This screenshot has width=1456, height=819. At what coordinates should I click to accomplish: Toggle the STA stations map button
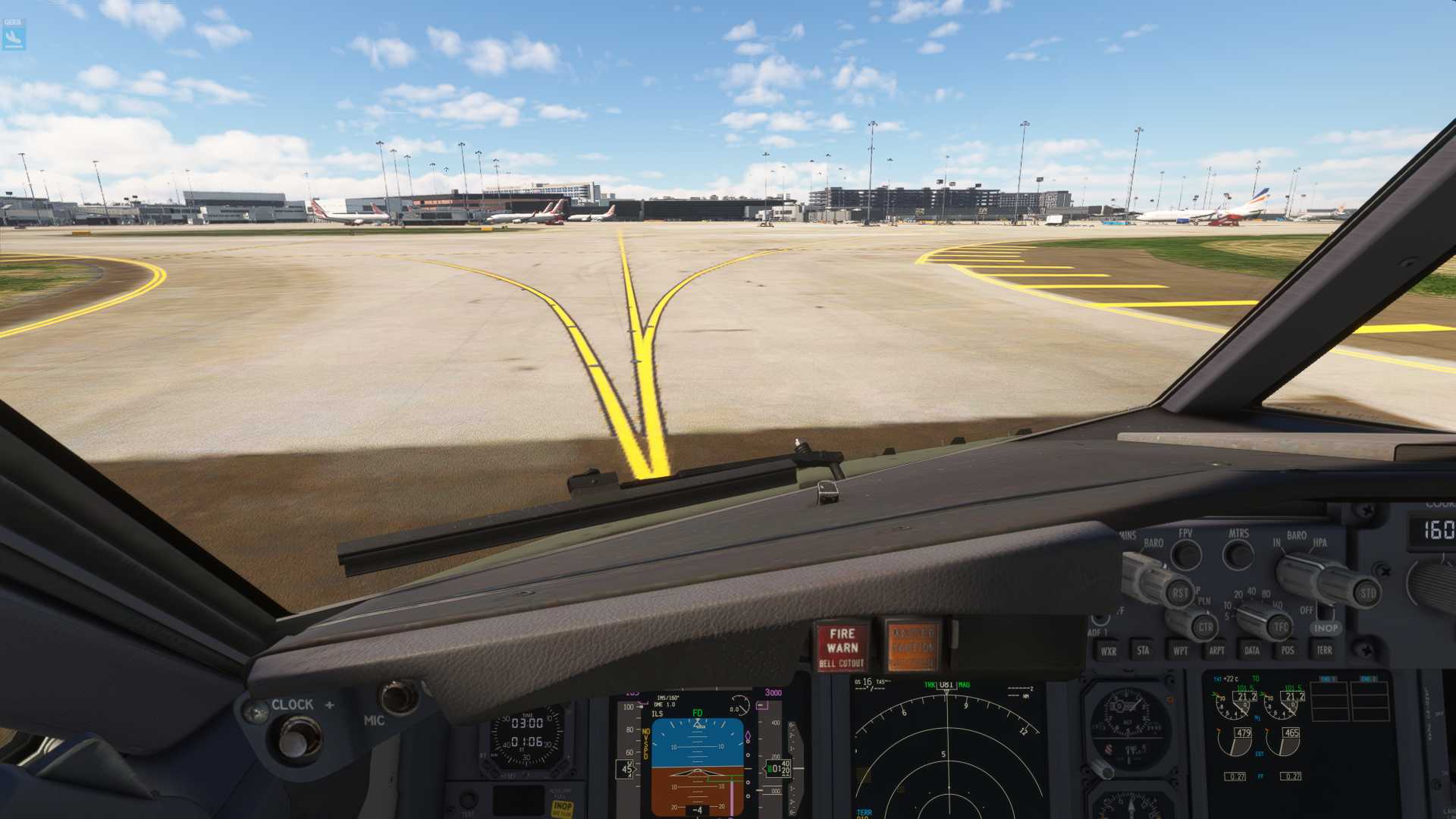[1143, 650]
